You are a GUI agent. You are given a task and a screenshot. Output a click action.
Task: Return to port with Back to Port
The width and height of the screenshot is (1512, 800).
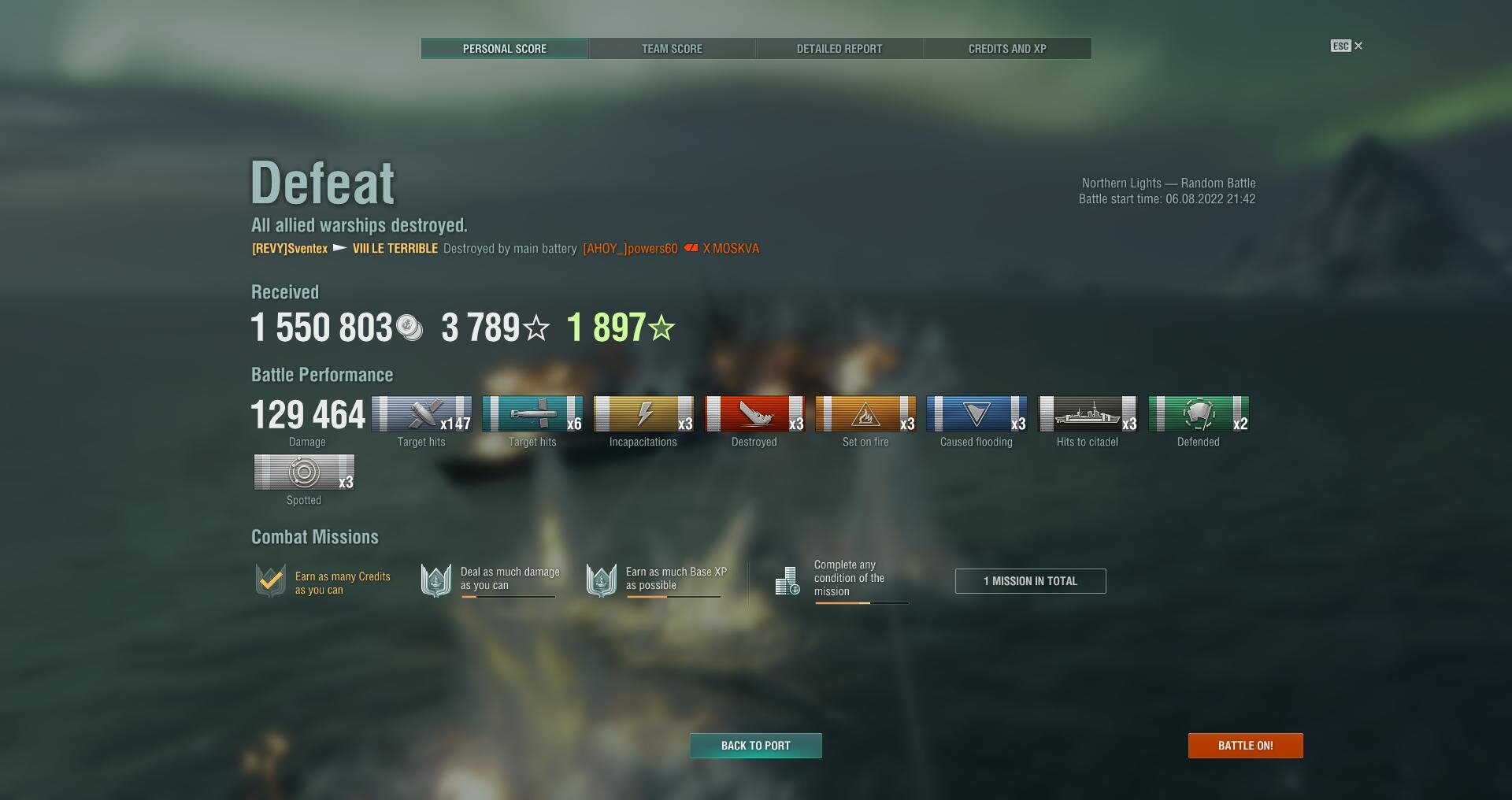(x=755, y=746)
